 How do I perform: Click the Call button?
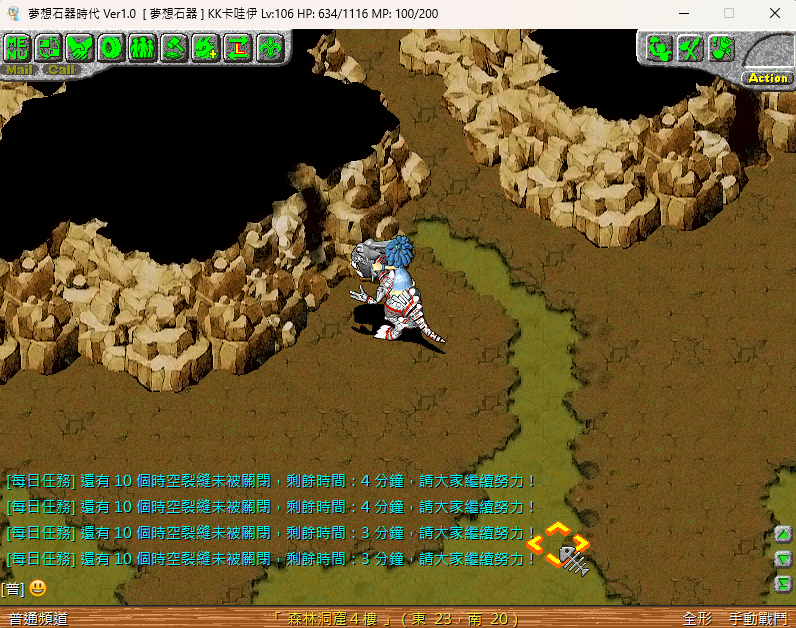(61, 70)
